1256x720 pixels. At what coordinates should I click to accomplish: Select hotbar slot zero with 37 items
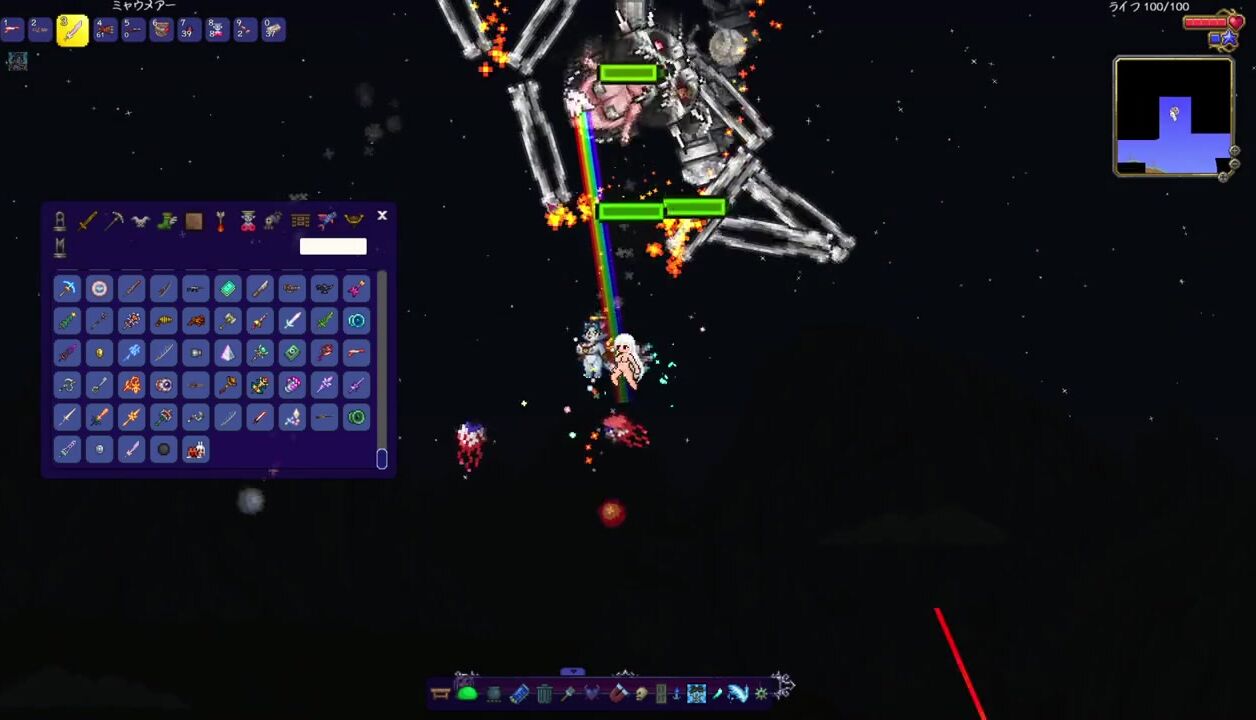pyautogui.click(x=273, y=30)
